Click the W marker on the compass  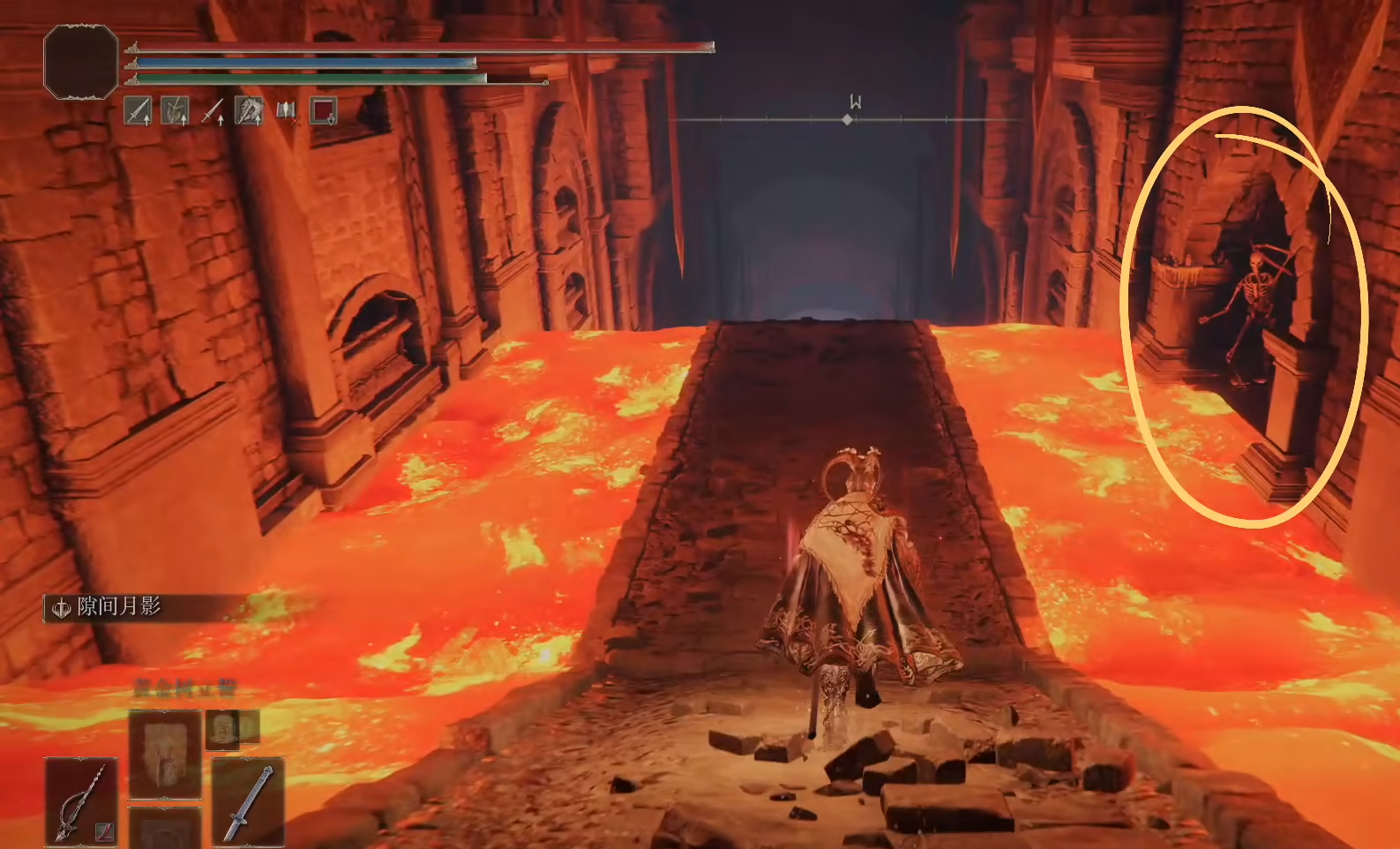tap(854, 102)
